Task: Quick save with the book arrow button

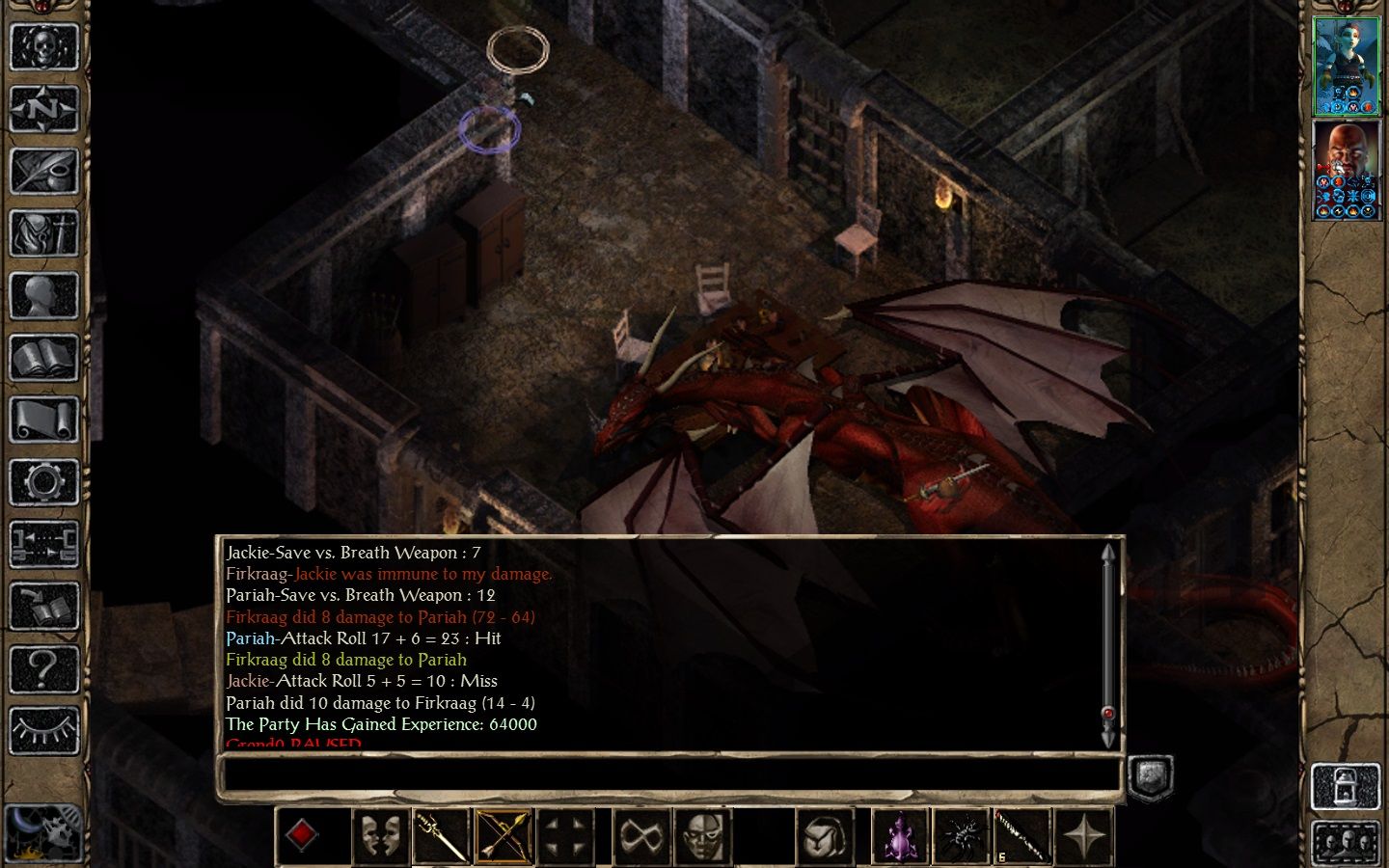Action: (43, 608)
